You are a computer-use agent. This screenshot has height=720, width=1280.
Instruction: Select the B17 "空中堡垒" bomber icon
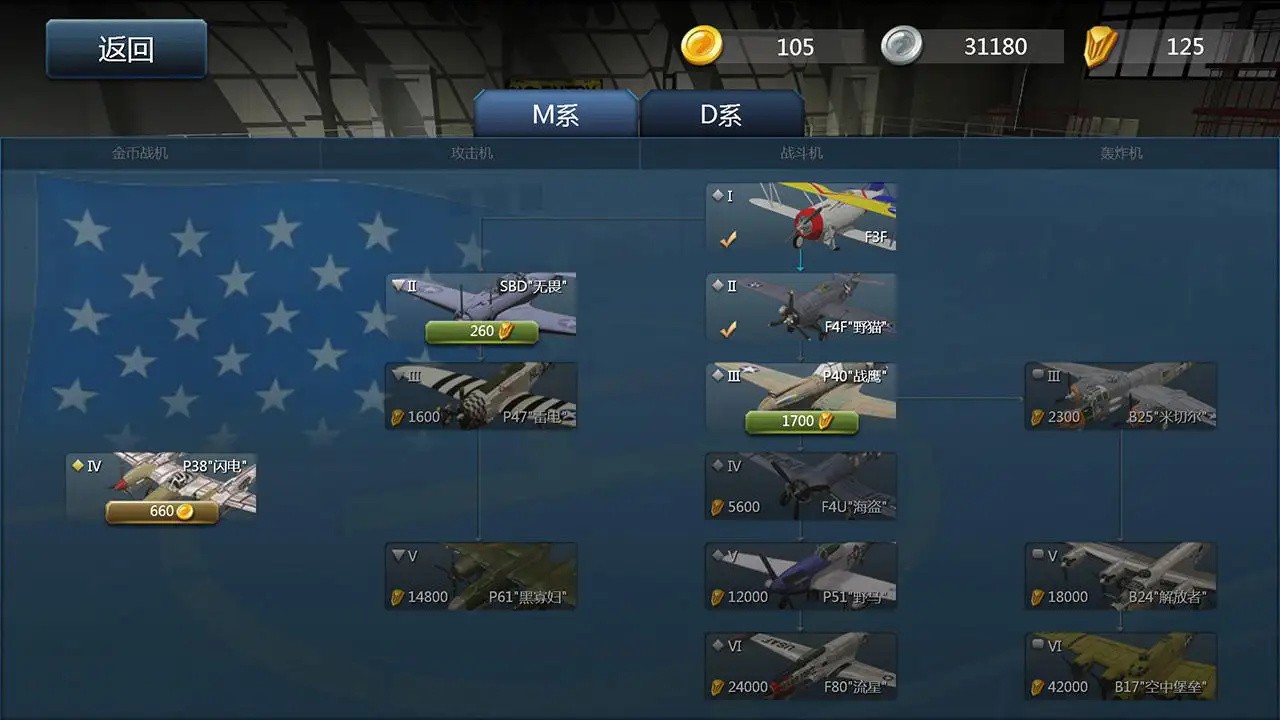point(1120,665)
